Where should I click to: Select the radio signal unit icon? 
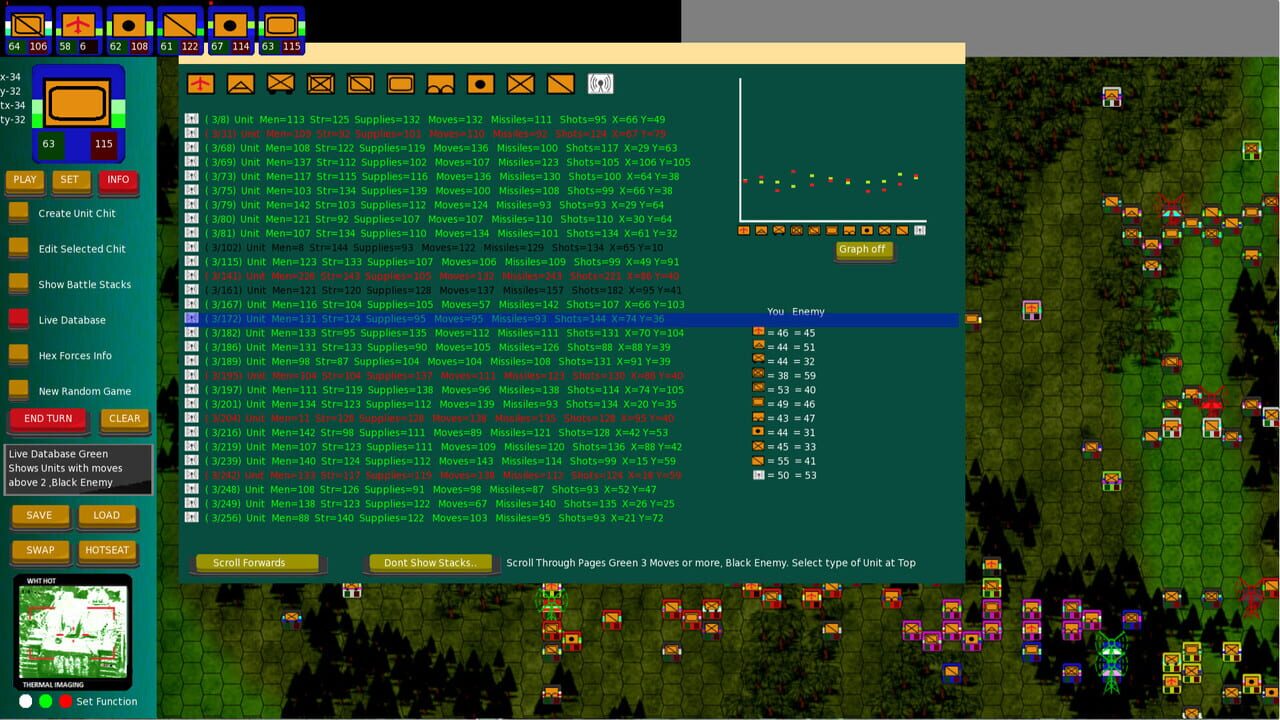[x=599, y=83]
